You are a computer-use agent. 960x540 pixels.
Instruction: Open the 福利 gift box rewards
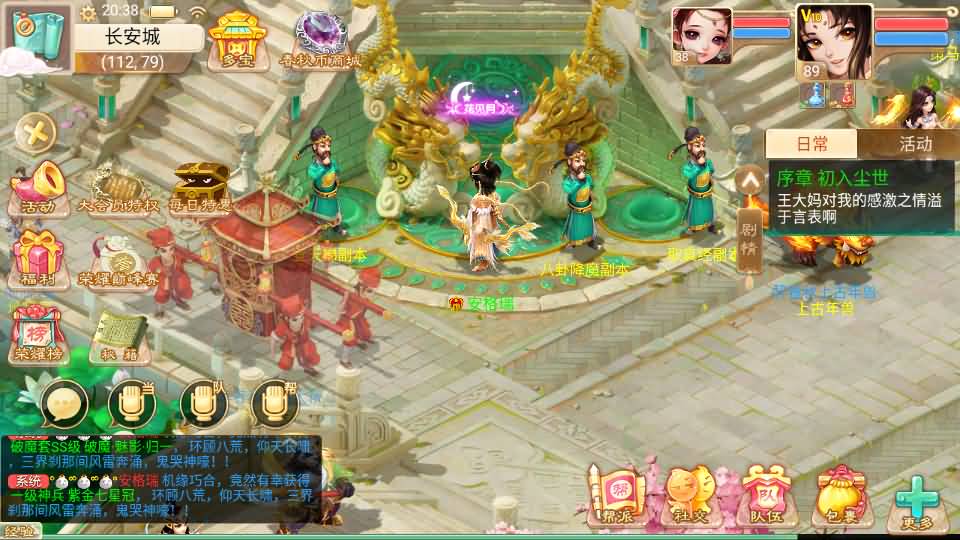(x=38, y=258)
